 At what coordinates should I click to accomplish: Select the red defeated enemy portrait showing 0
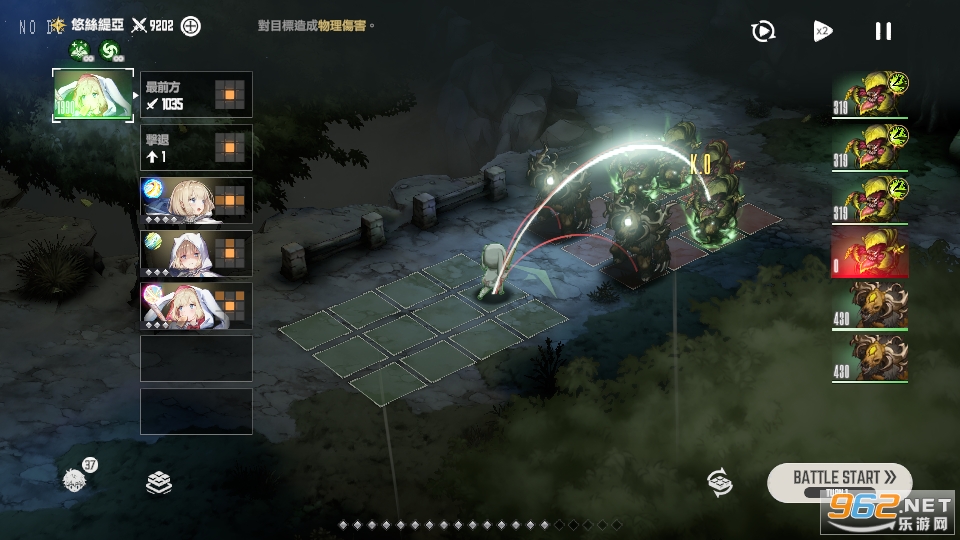coord(870,252)
